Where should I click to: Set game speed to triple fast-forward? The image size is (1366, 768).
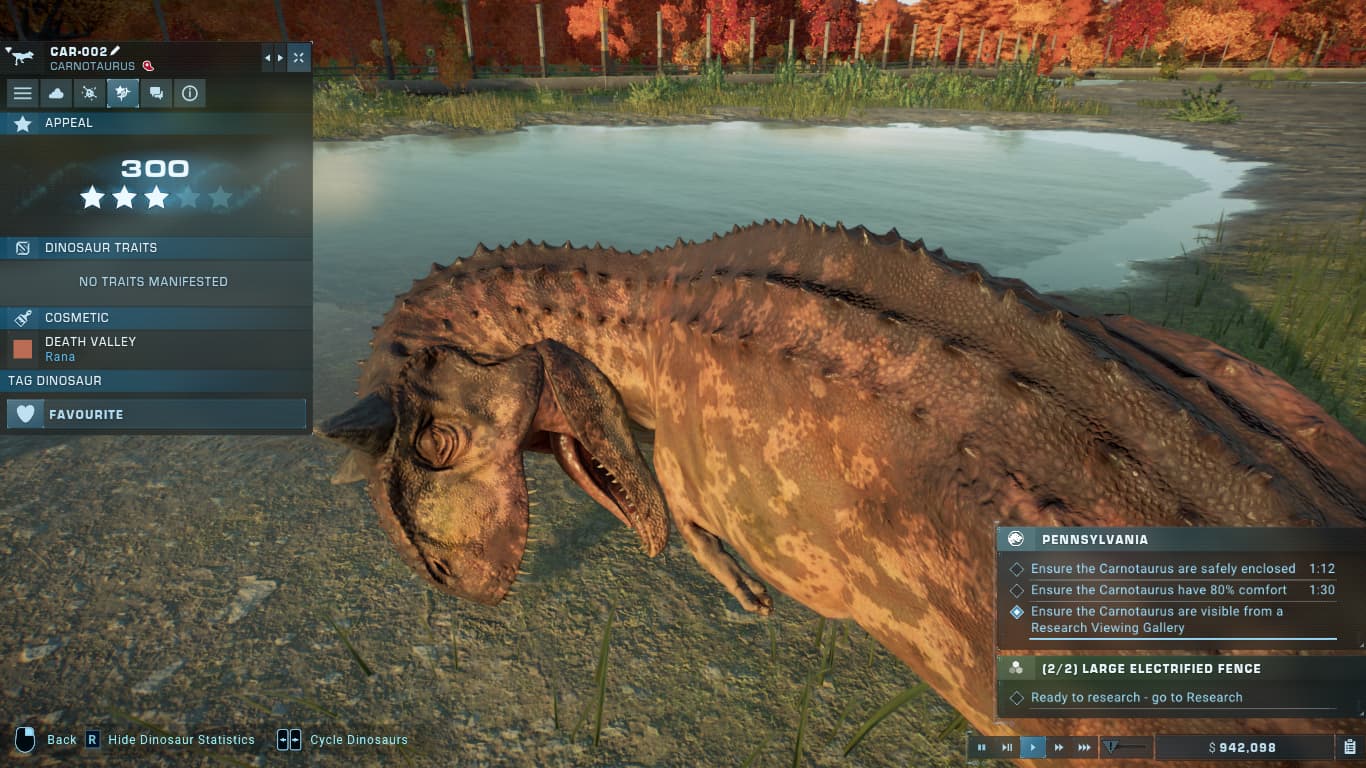click(1084, 747)
